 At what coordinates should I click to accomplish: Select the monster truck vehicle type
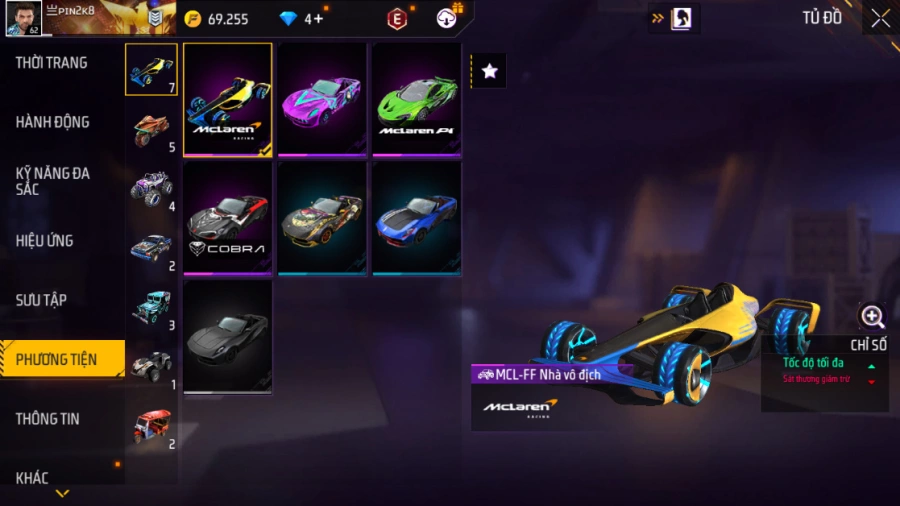pyautogui.click(x=152, y=188)
